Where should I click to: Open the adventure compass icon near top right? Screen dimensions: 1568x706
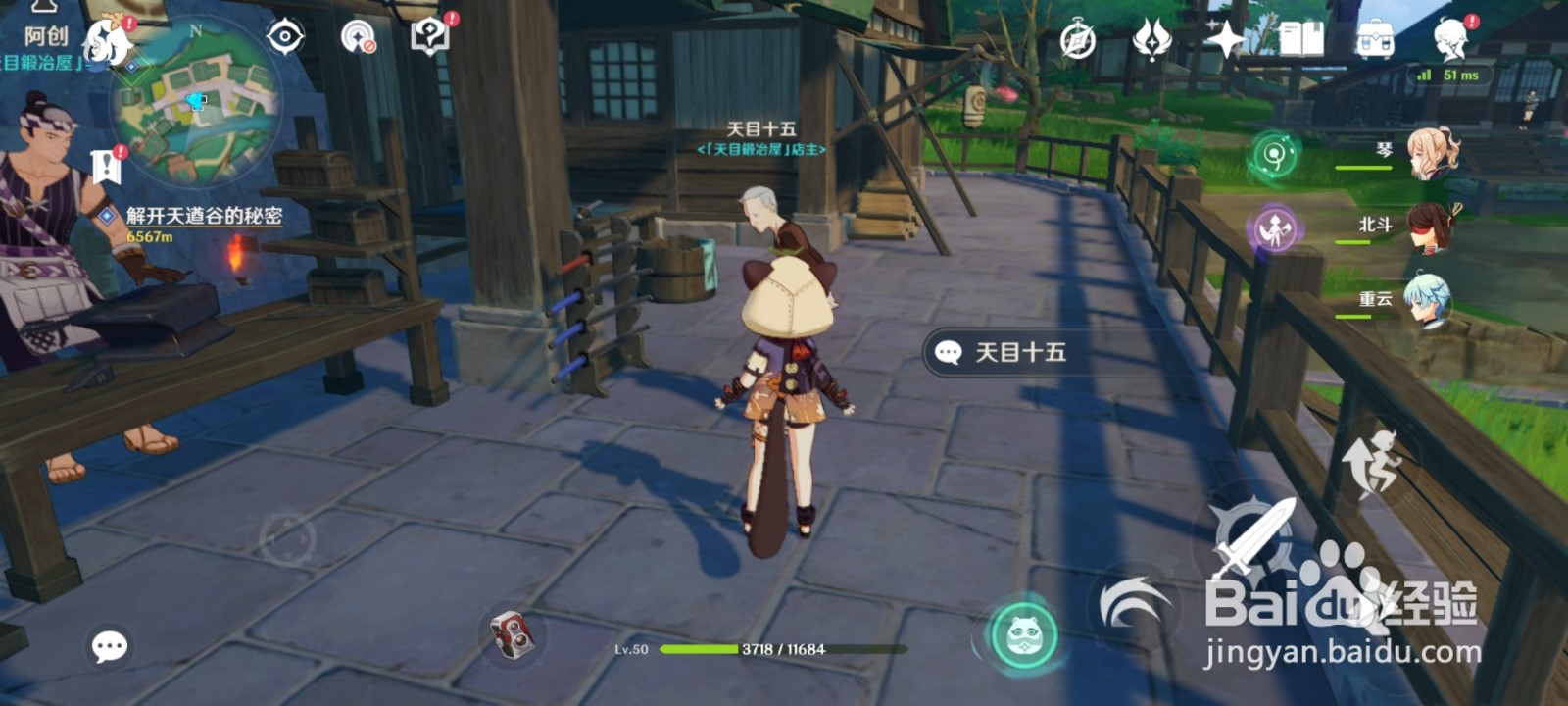[x=1077, y=39]
